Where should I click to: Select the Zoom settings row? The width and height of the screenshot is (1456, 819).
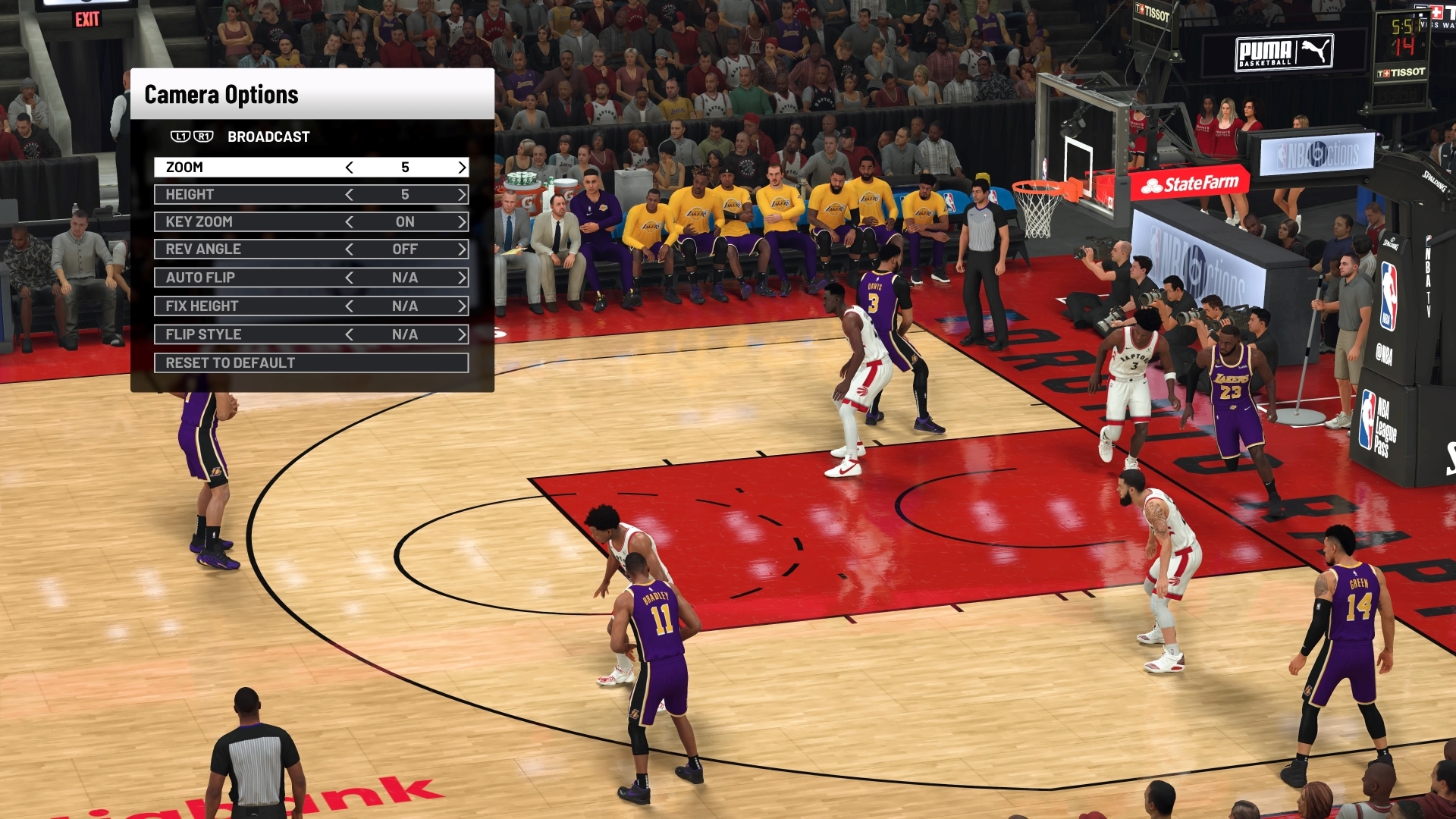(227, 167)
